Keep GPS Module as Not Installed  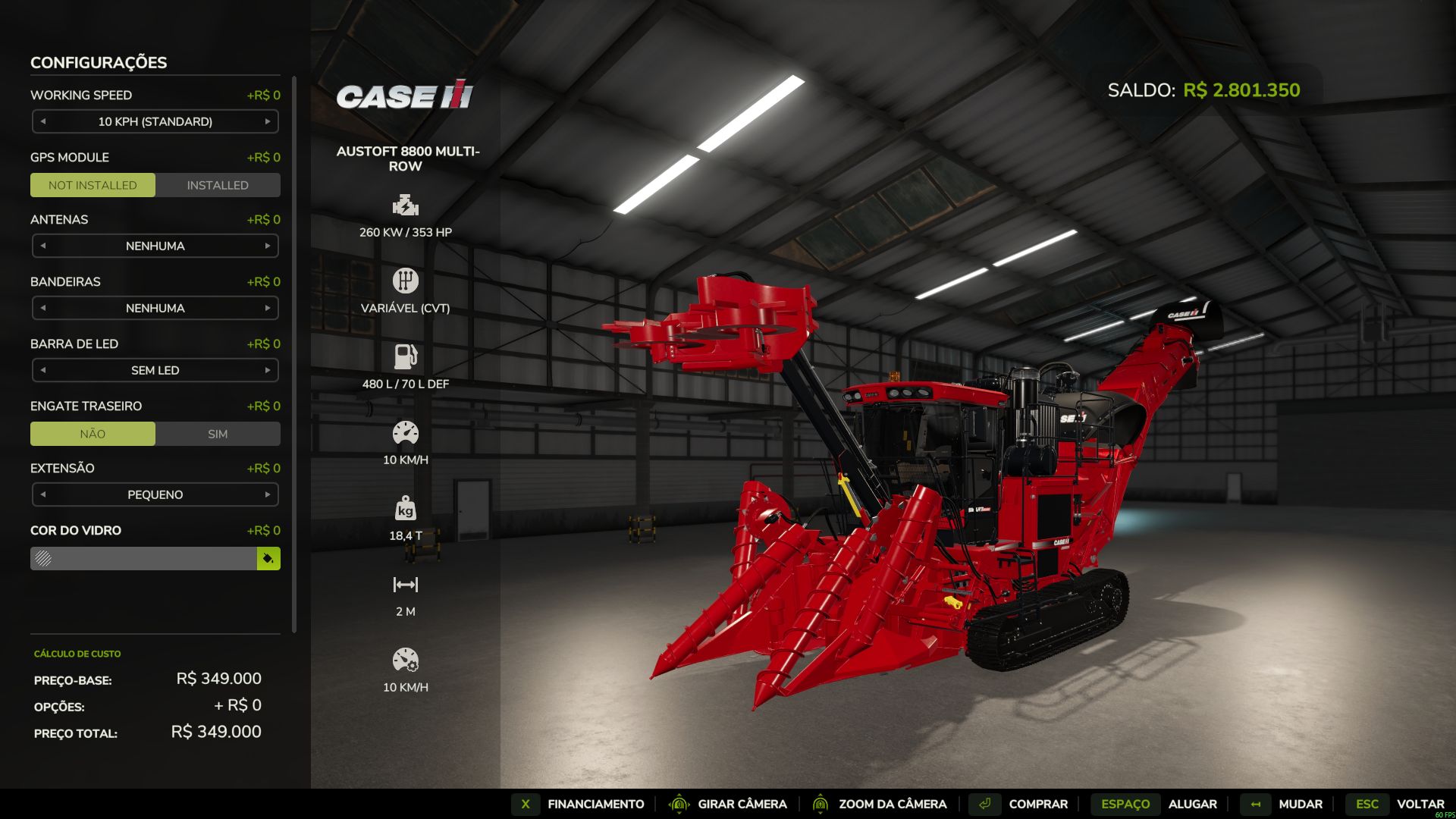point(93,184)
